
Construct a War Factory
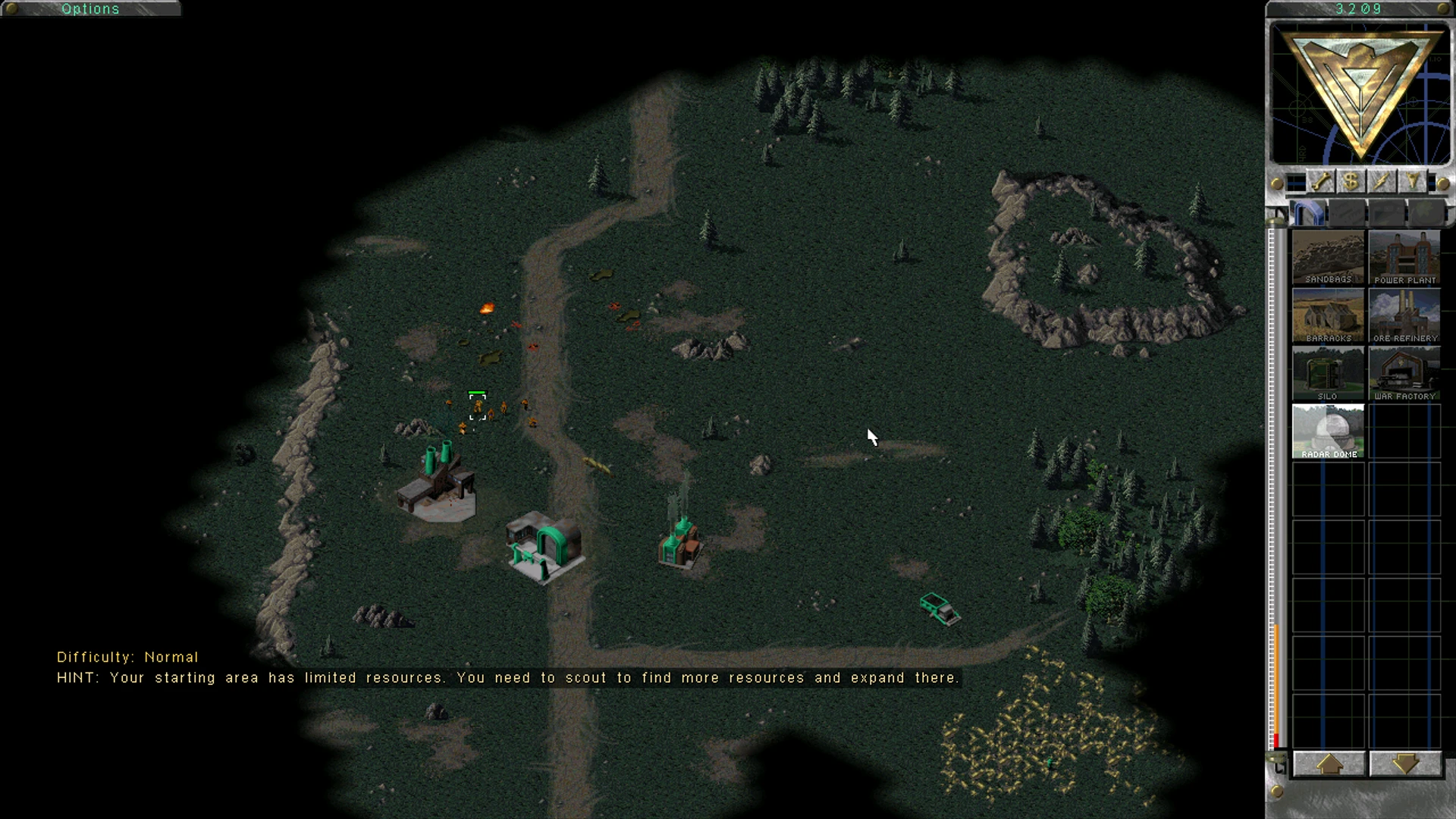tap(1404, 374)
